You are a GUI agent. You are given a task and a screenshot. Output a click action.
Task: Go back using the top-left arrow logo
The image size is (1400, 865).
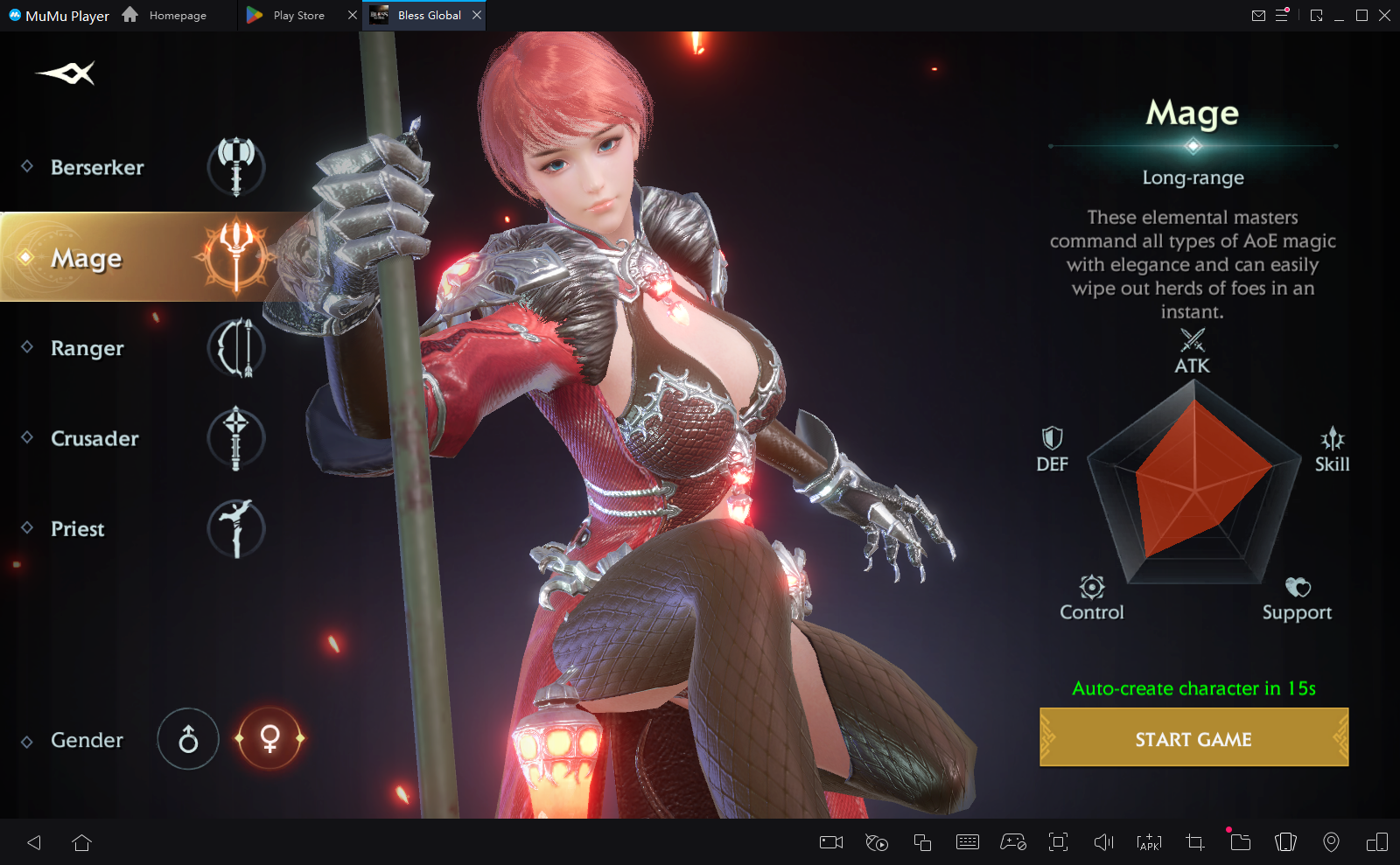pos(66,73)
